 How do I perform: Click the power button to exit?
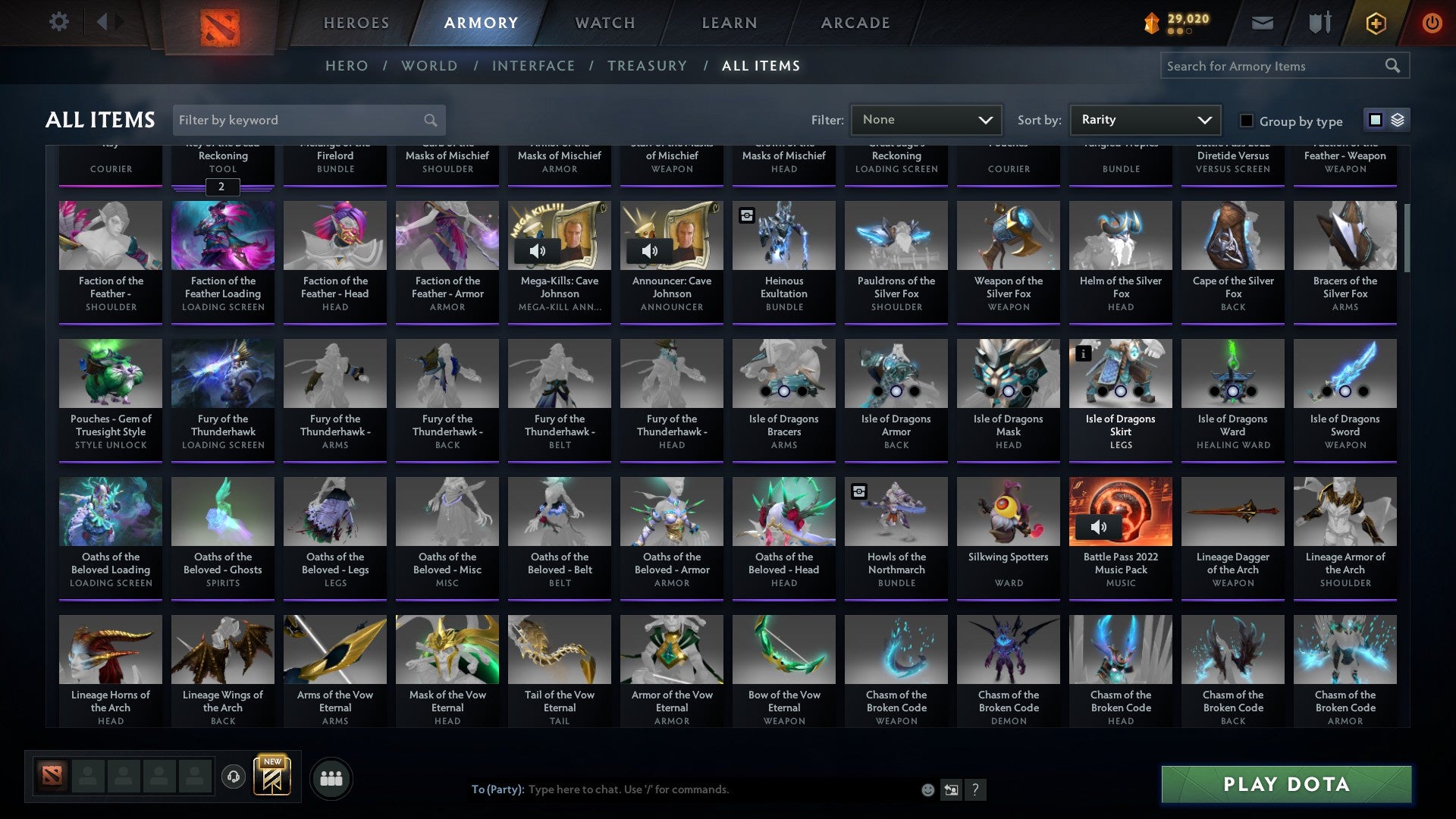tap(1432, 23)
